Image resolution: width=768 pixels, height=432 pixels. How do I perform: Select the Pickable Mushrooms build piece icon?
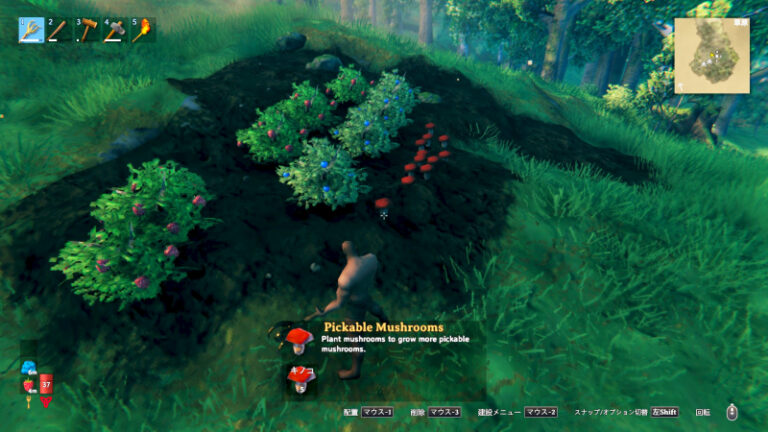298,339
